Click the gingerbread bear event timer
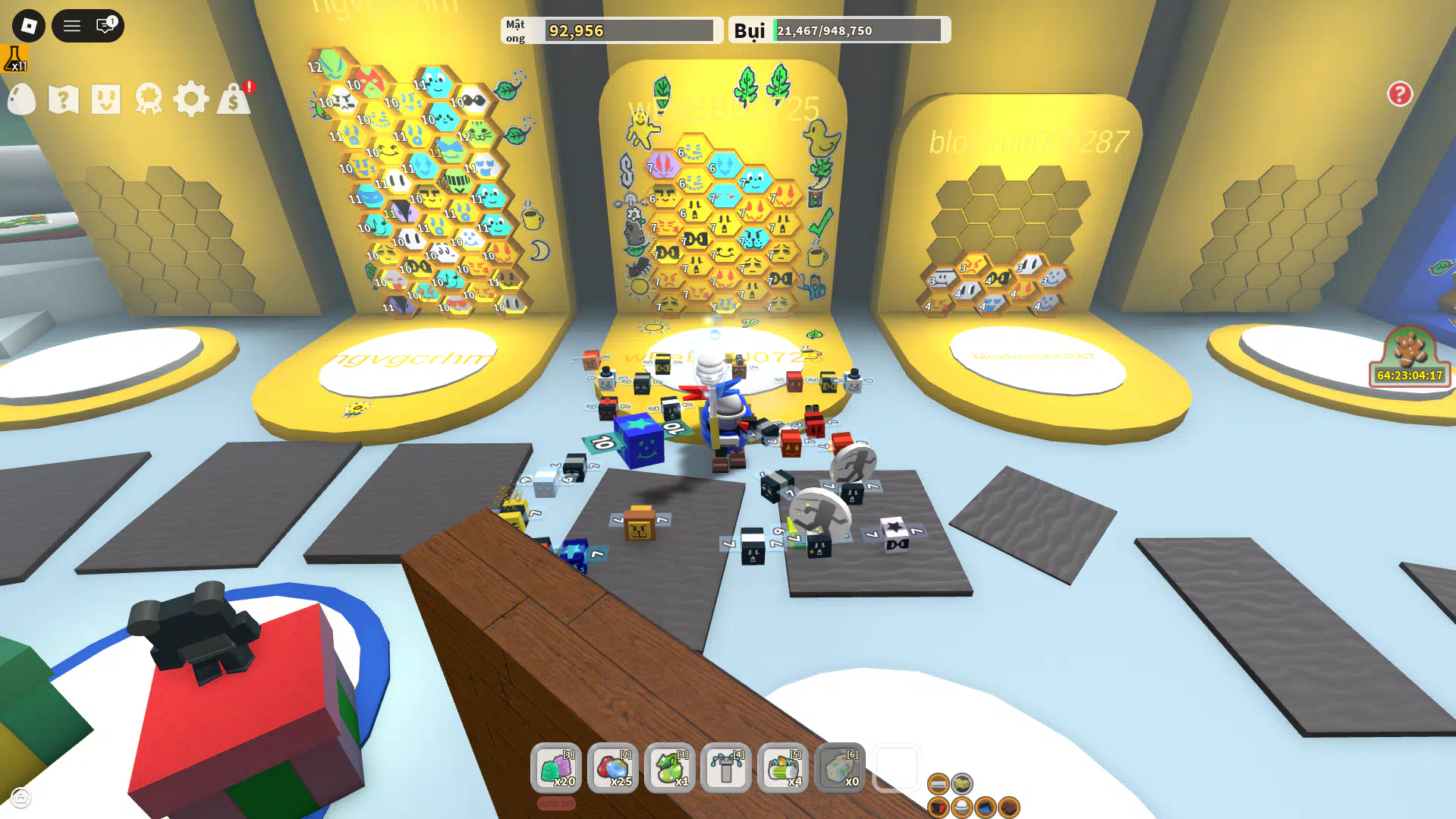The width and height of the screenshot is (1456, 819). [x=1410, y=357]
